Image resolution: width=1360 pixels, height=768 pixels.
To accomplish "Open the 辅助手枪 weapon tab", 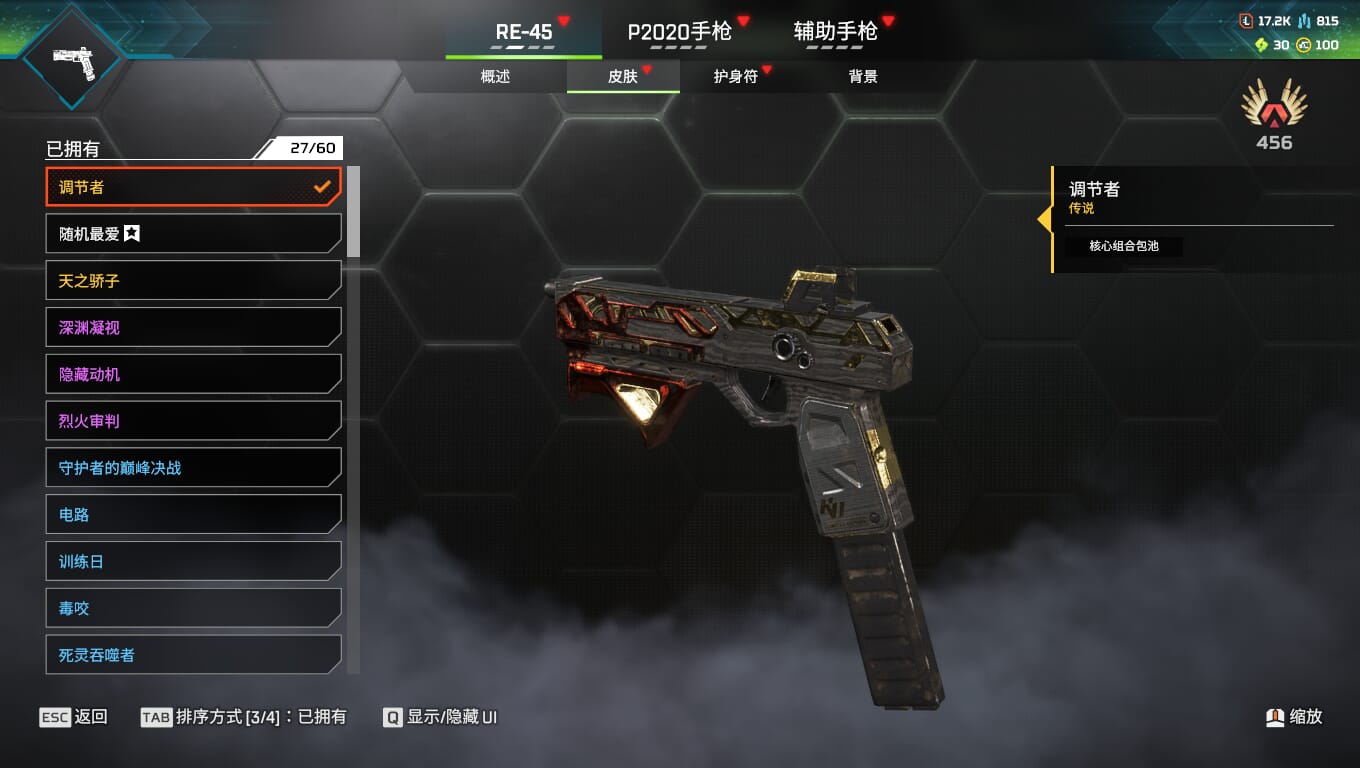I will click(835, 32).
